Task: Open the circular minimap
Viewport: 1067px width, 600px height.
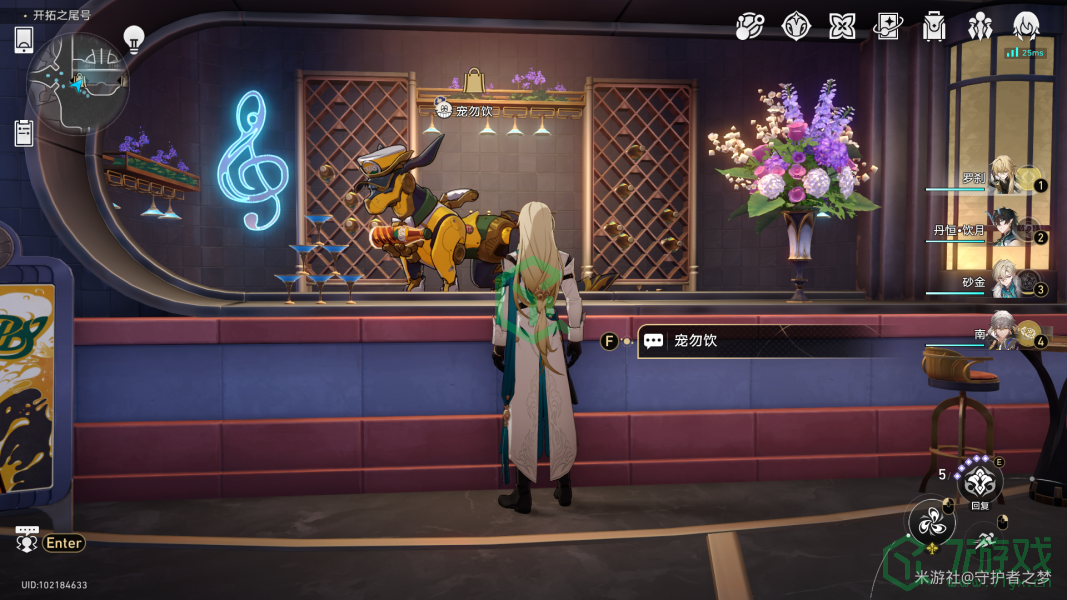Action: (x=77, y=80)
